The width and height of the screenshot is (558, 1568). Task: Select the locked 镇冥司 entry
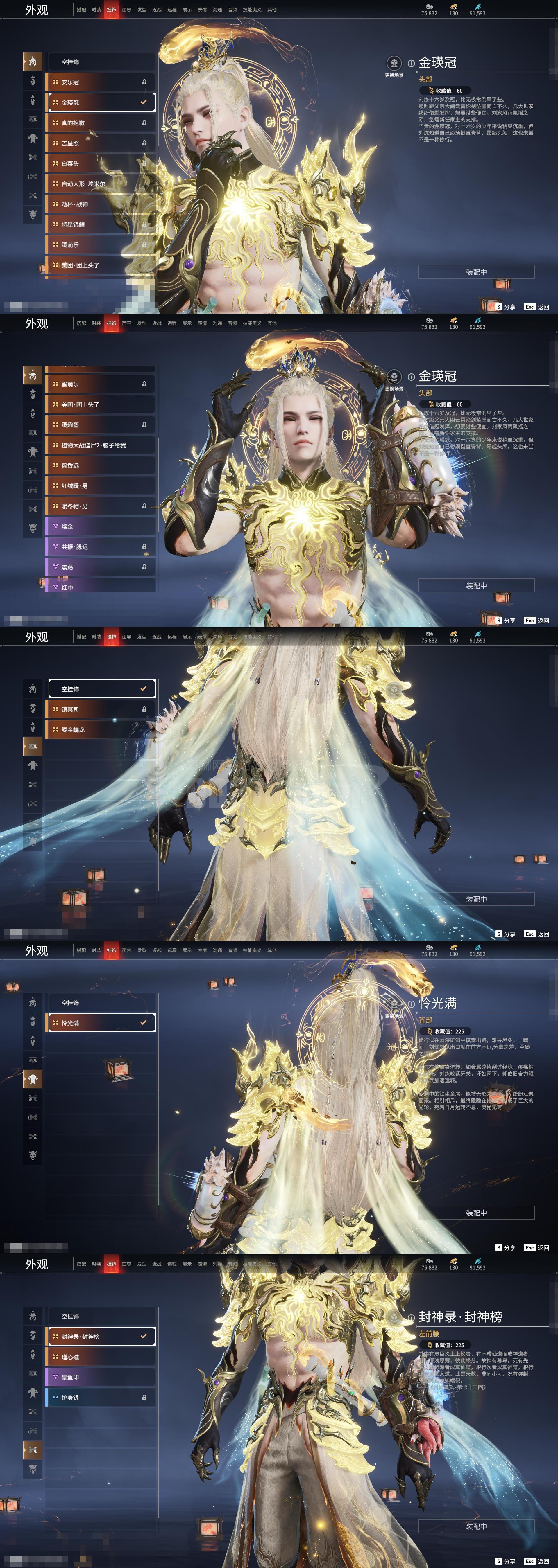tap(101, 710)
